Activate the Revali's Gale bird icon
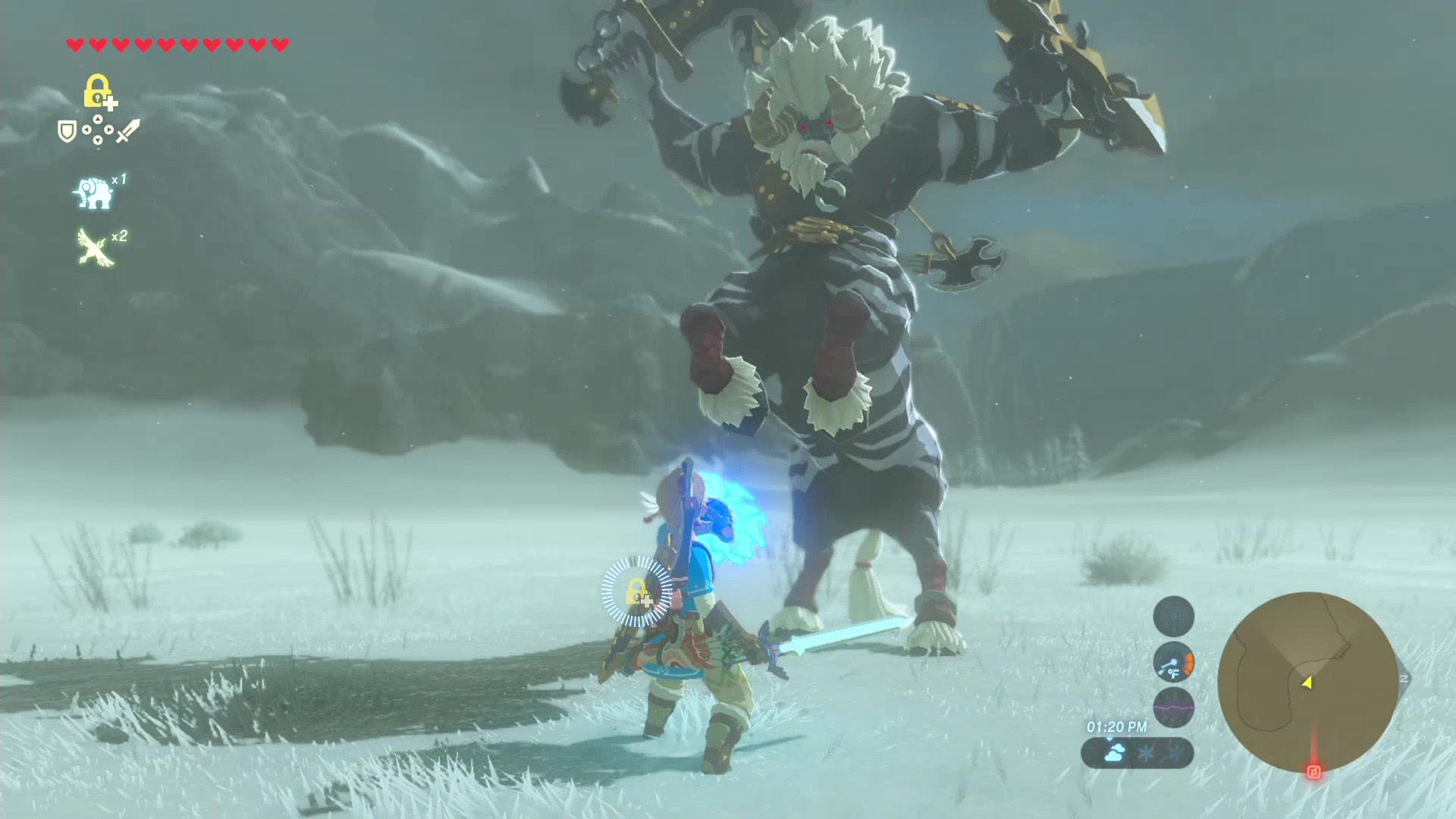 [x=96, y=247]
